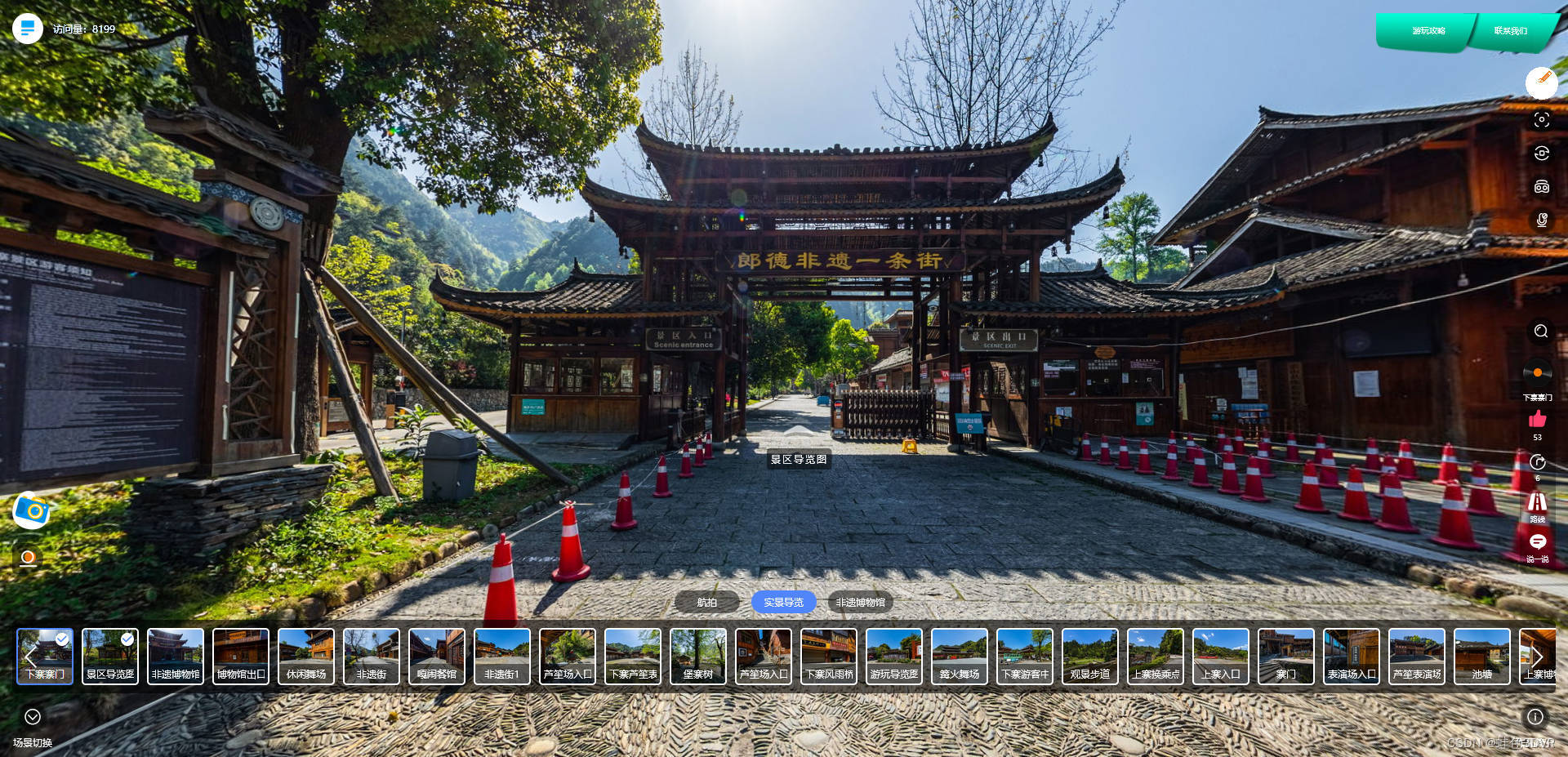Show the info icon details

pyautogui.click(x=1535, y=717)
